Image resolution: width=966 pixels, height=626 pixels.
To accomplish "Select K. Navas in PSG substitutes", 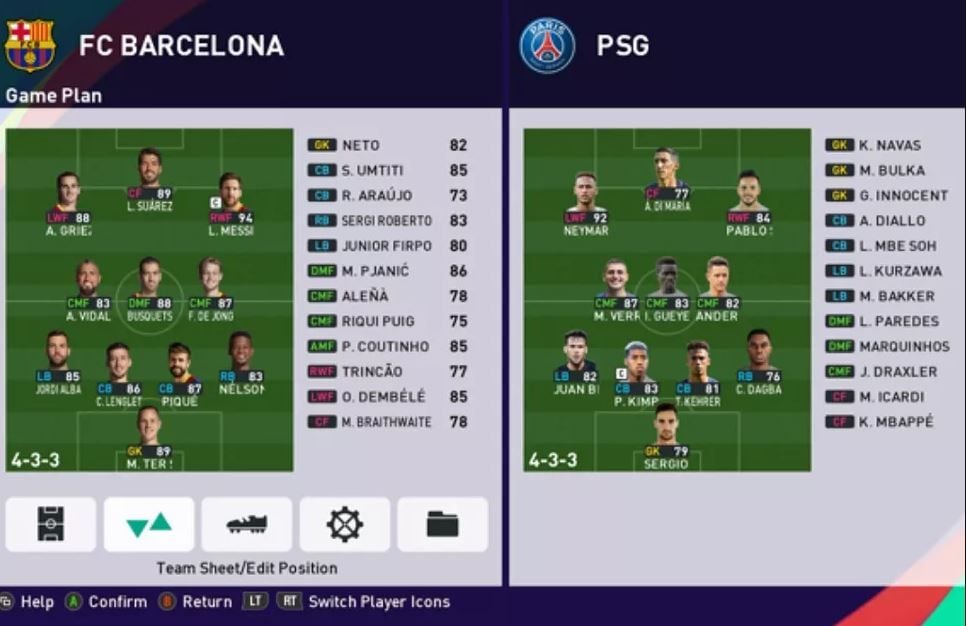I will point(886,145).
